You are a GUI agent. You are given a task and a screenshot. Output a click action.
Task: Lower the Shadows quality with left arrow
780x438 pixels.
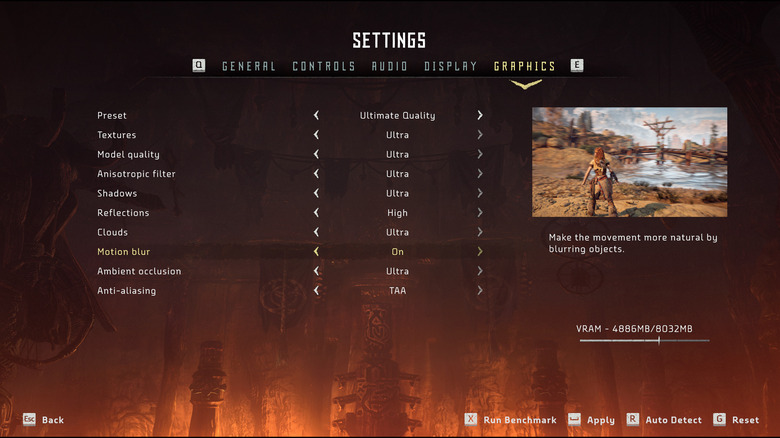click(316, 194)
